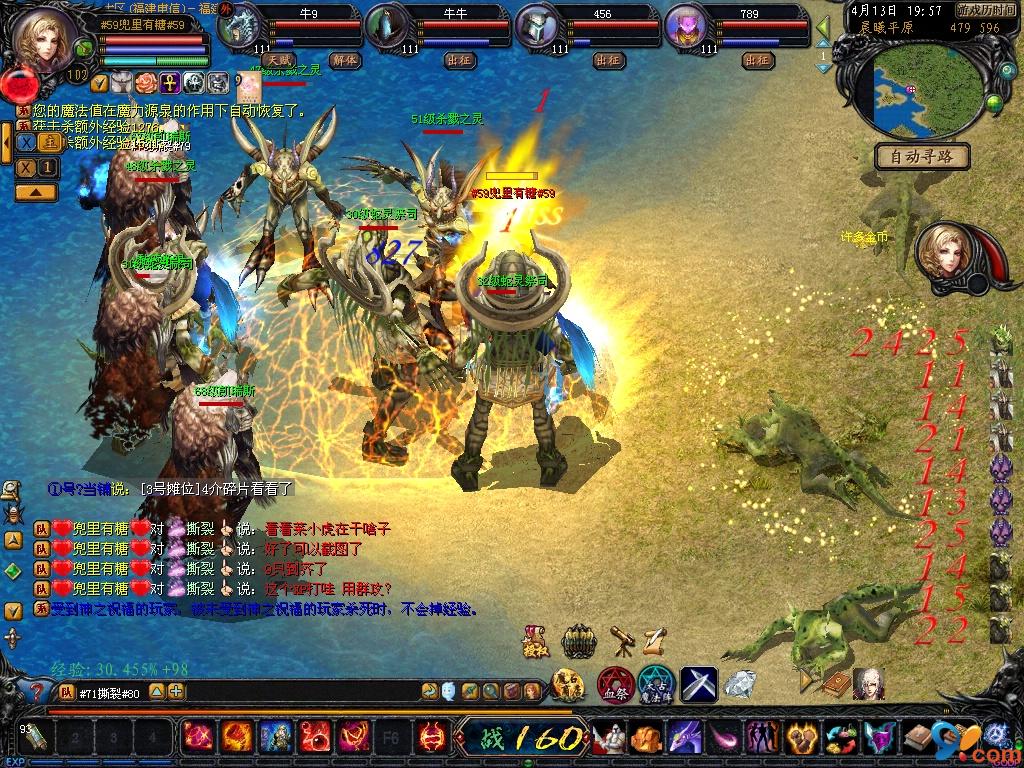The image size is (1024, 768).
Task: Open the crossed swords attack icon
Action: pyautogui.click(x=699, y=685)
